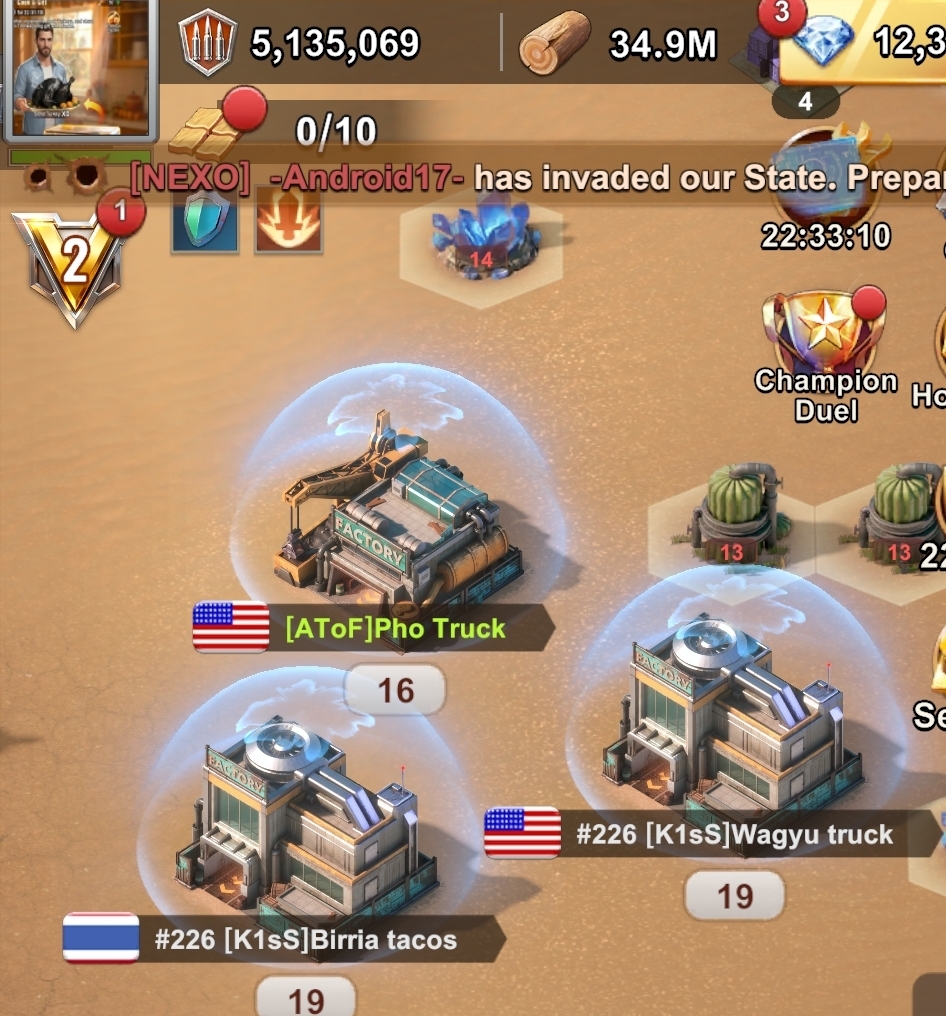Select the orange attack boost buff icon

[x=288, y=222]
